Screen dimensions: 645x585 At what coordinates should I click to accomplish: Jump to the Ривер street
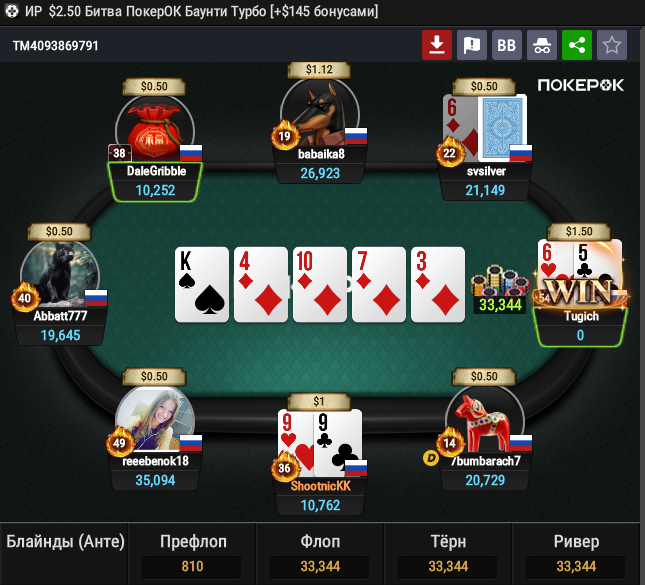click(576, 555)
